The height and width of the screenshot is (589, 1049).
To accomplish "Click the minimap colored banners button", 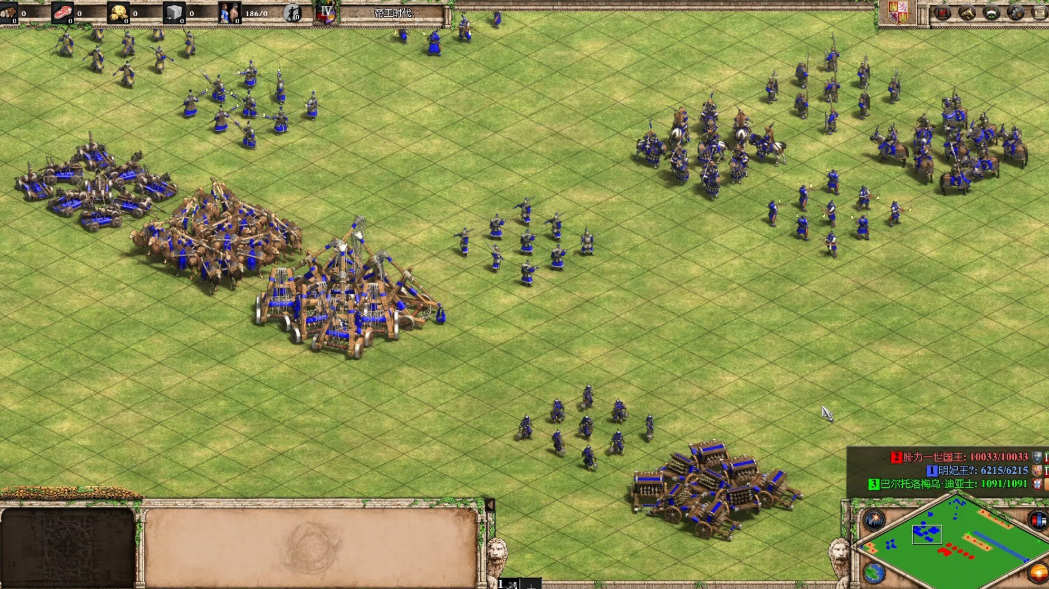I will point(1038,519).
